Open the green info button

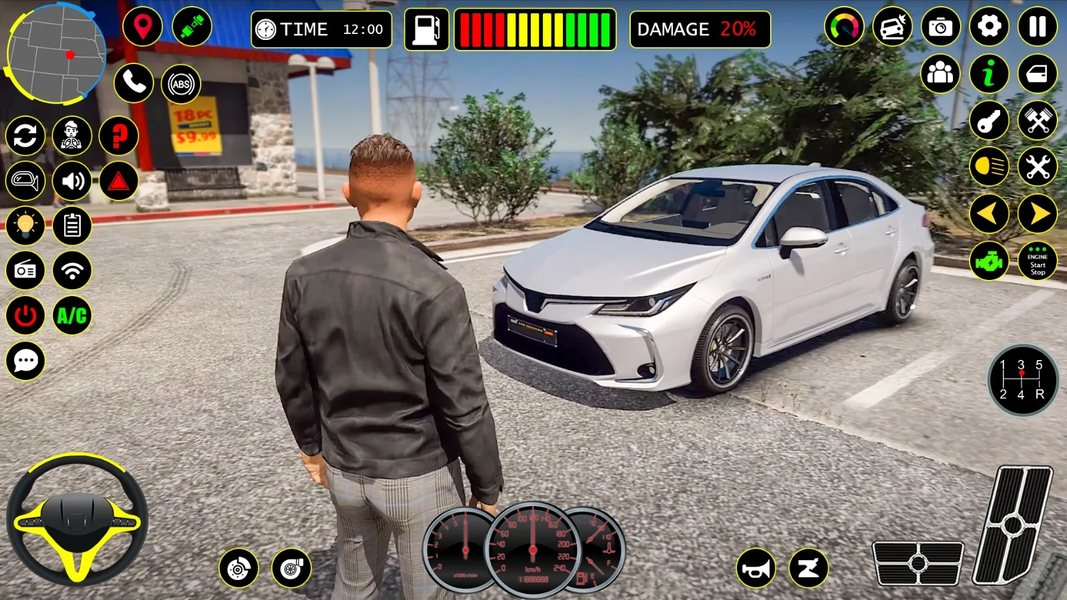tap(989, 73)
